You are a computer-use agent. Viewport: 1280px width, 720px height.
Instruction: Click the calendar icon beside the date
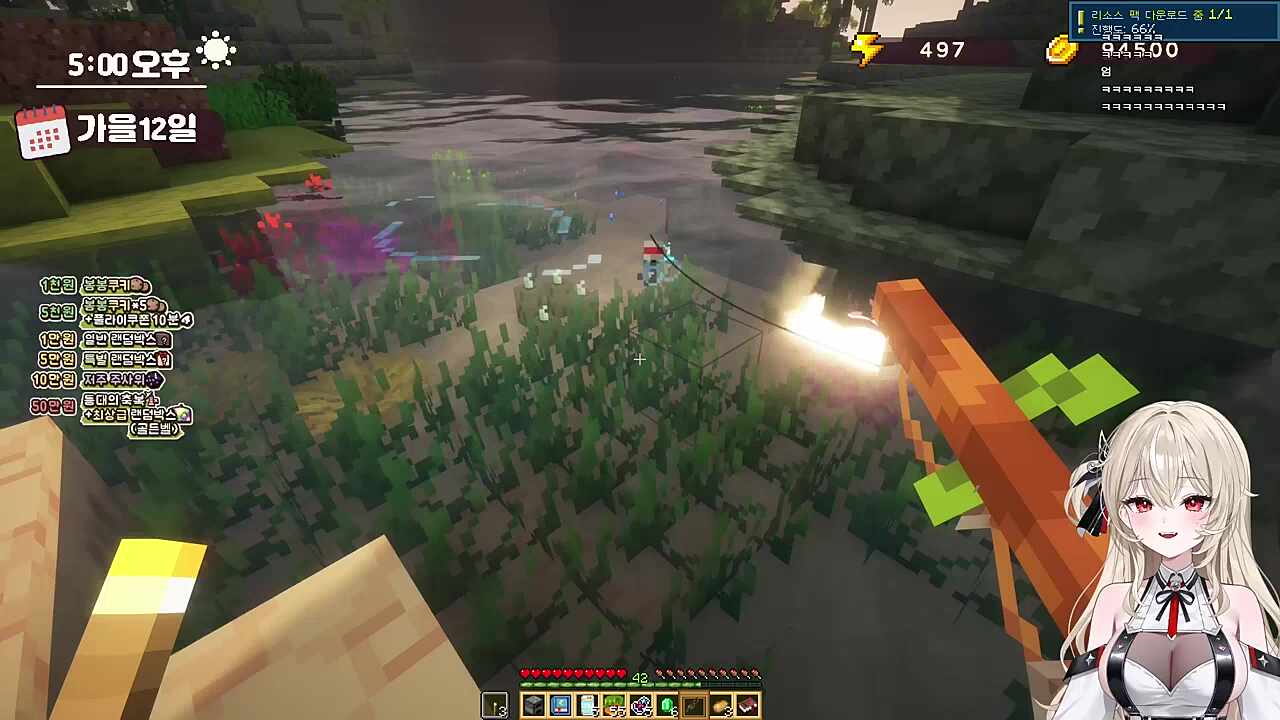click(43, 132)
